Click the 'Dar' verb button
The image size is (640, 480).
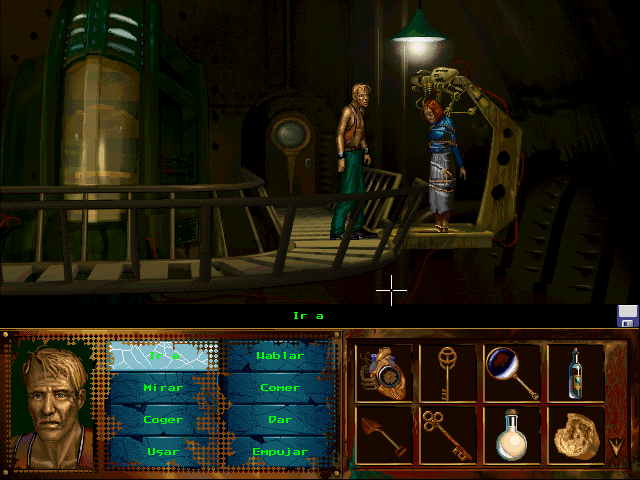point(279,420)
